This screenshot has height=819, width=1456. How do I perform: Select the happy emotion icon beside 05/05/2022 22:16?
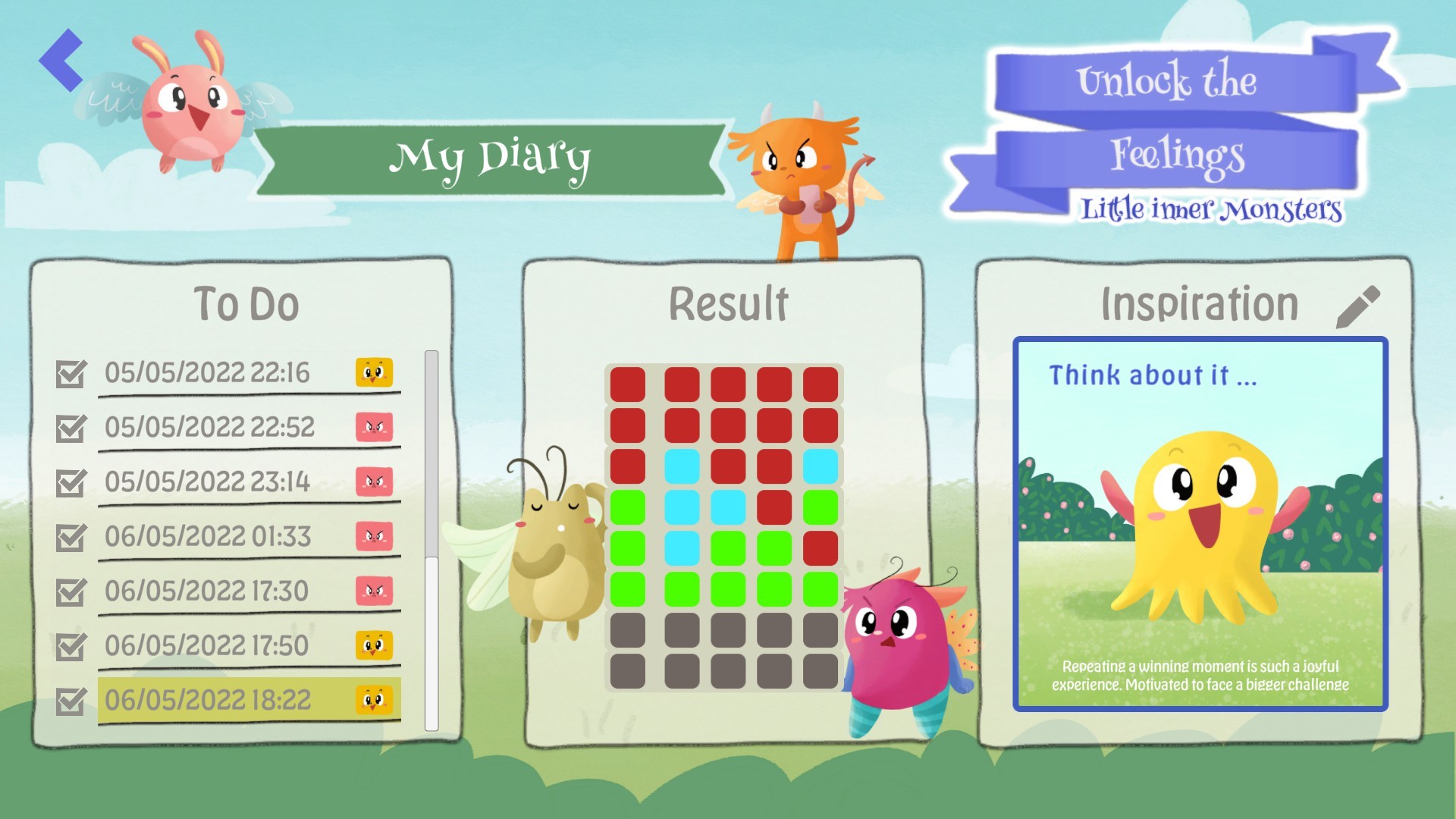tap(375, 372)
